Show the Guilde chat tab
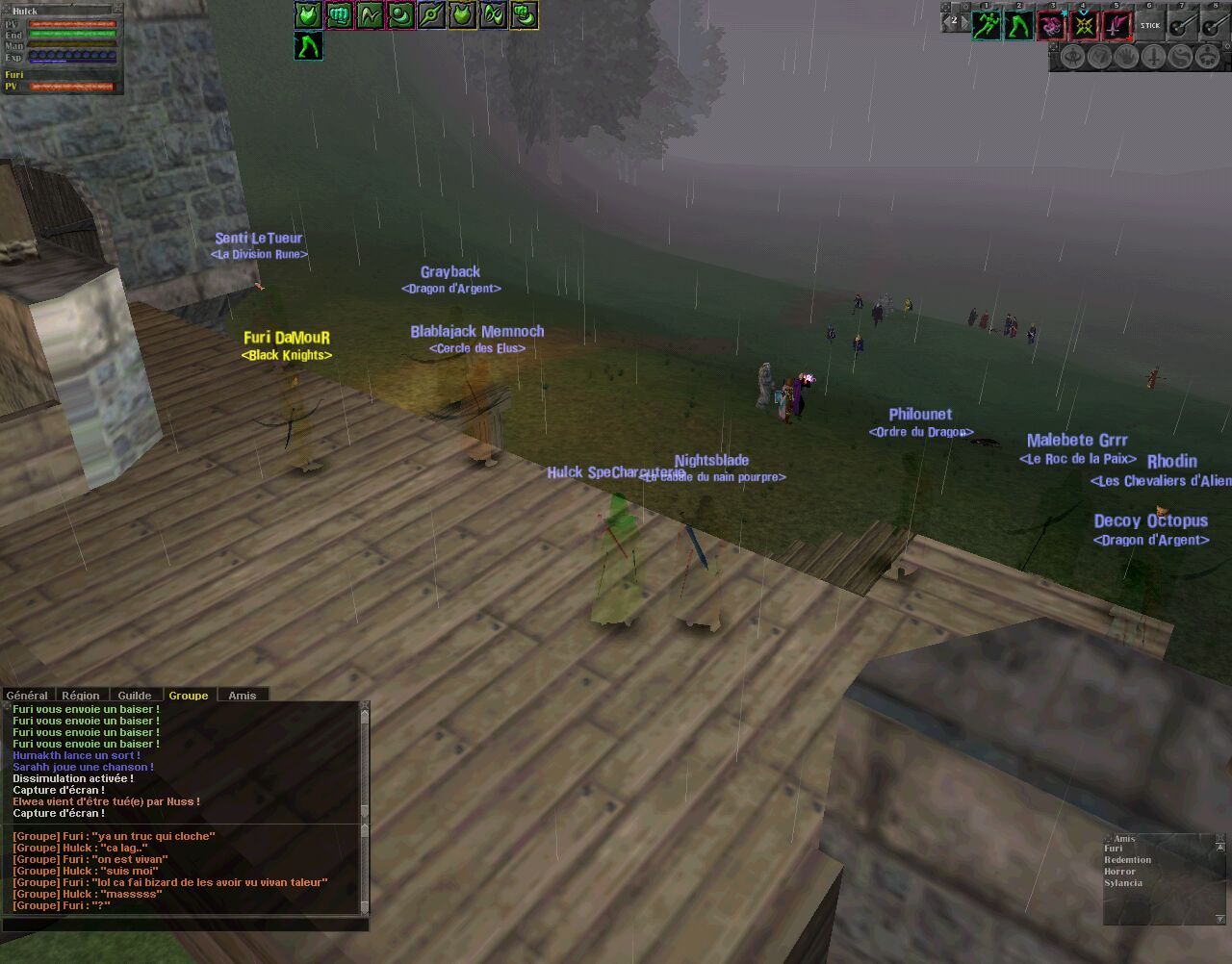Screen dimensions: 1232x964 [x=135, y=695]
